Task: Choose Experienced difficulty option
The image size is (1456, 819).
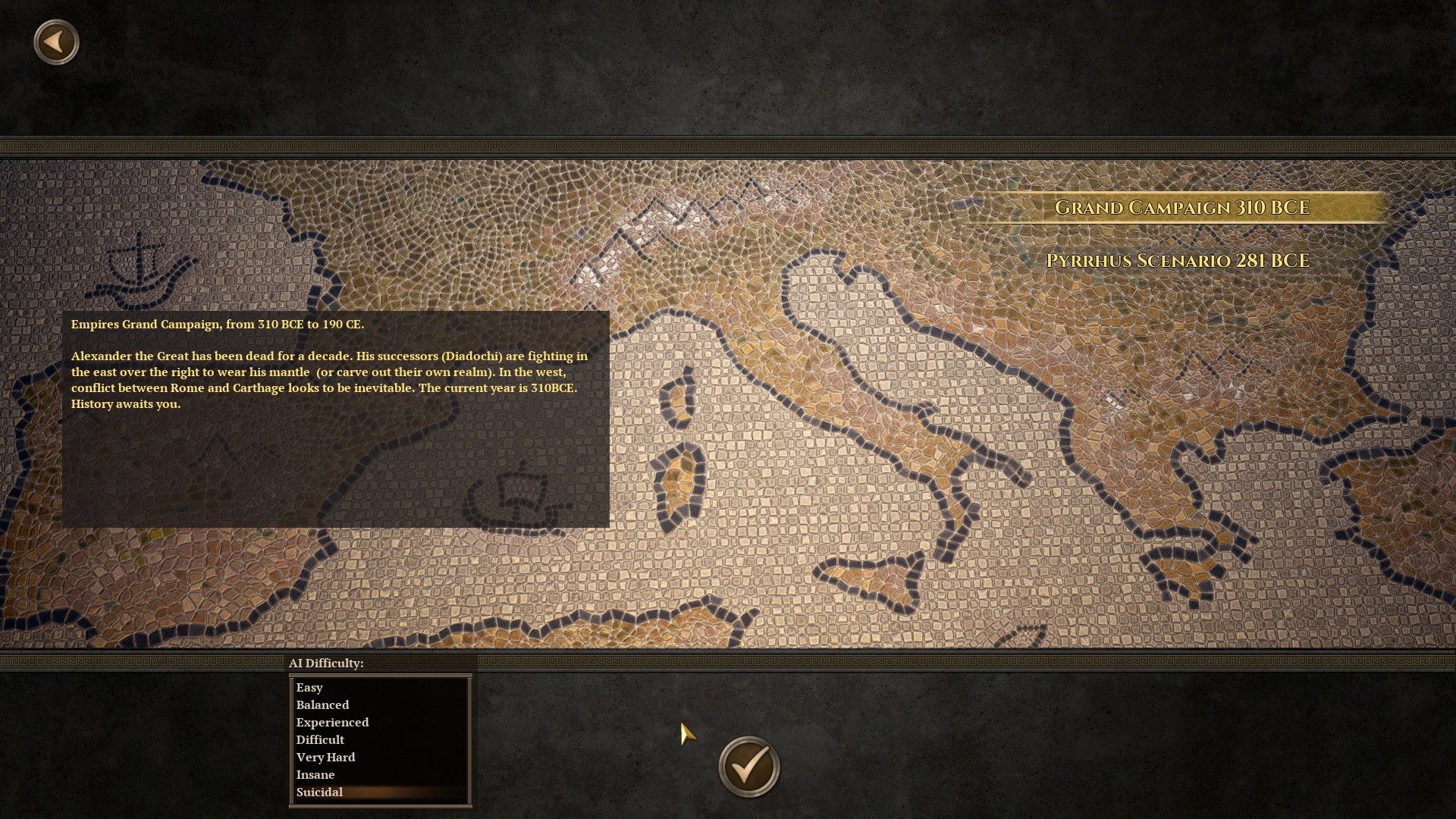Action: 332,723
